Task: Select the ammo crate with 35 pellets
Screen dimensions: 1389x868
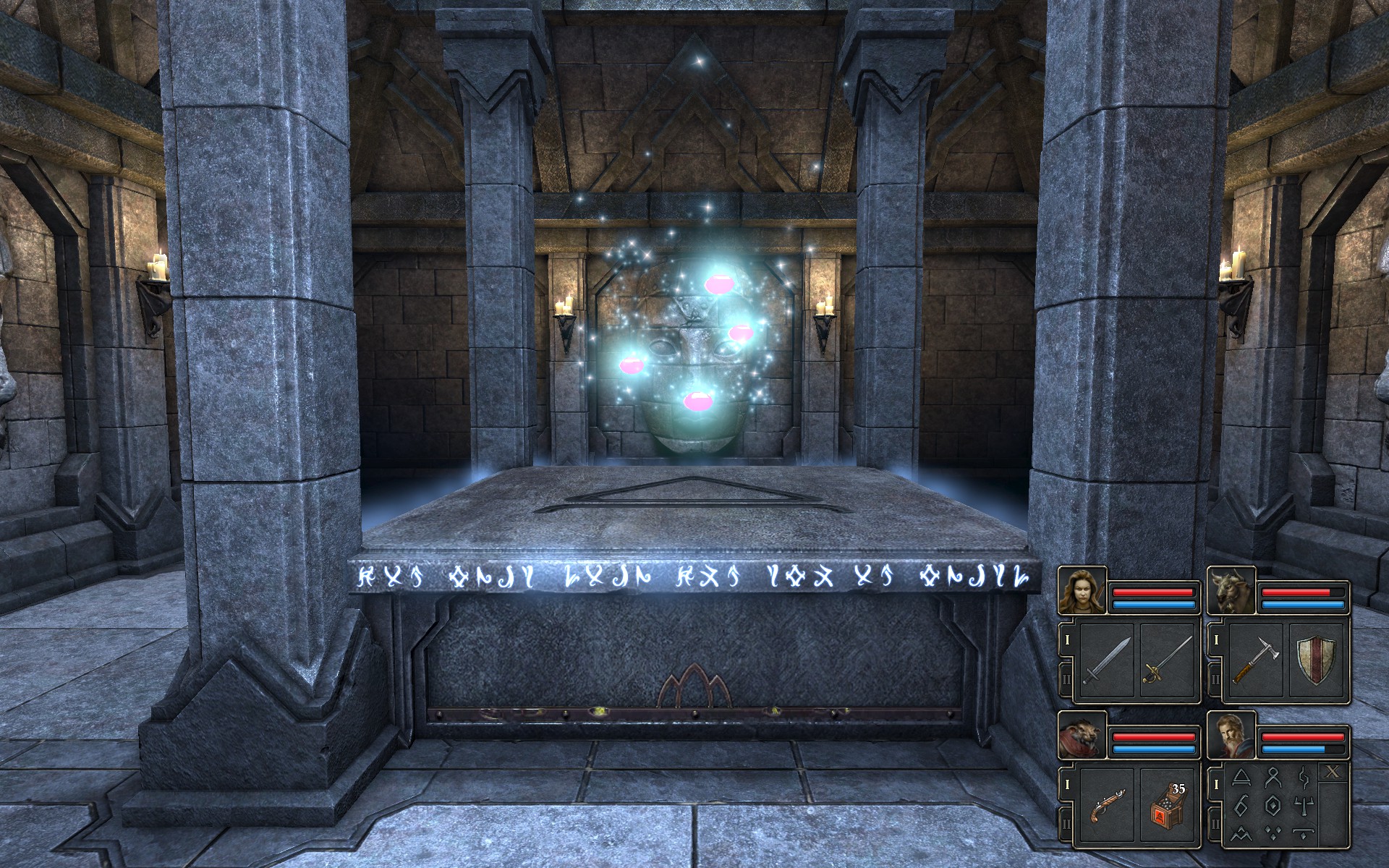Action: (1167, 806)
